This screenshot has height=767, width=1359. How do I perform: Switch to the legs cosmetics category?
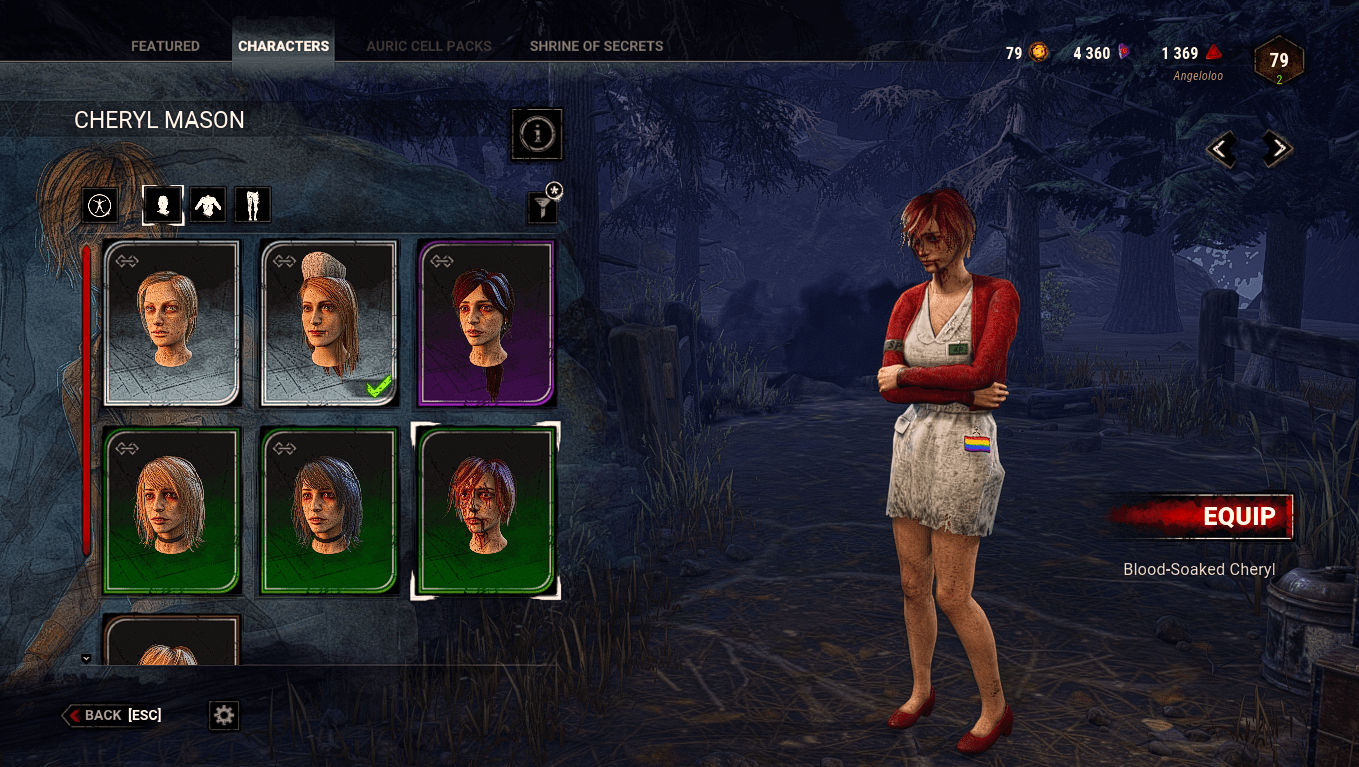point(252,205)
